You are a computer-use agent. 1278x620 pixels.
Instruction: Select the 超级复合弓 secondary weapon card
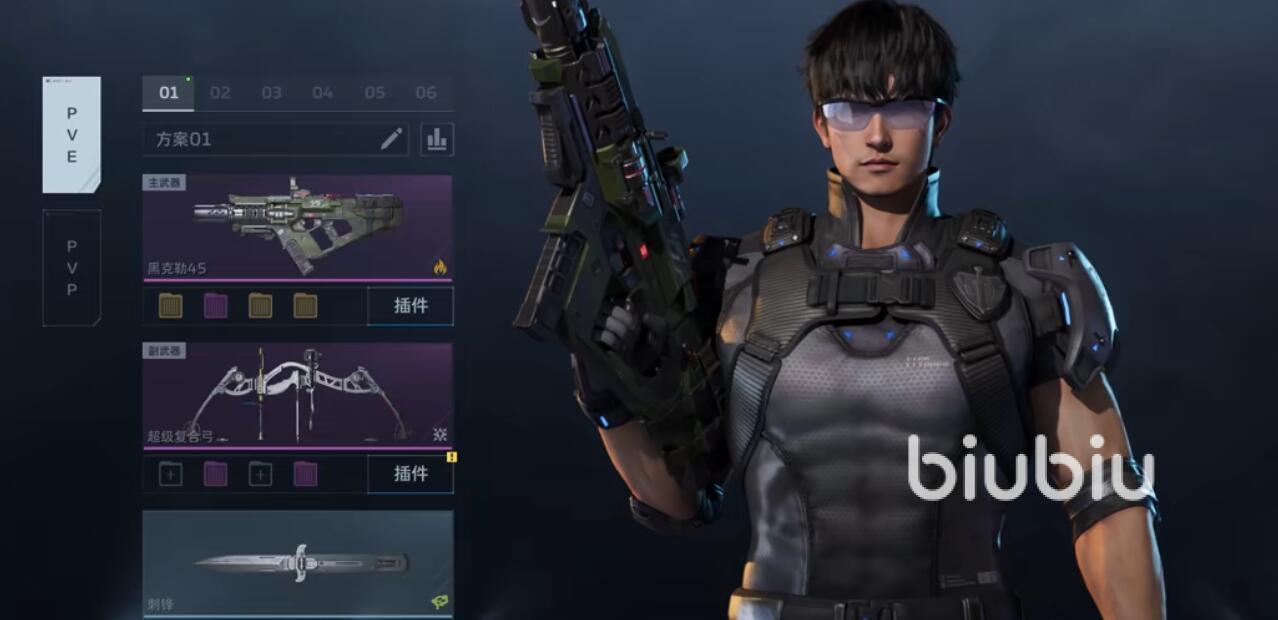click(x=297, y=396)
